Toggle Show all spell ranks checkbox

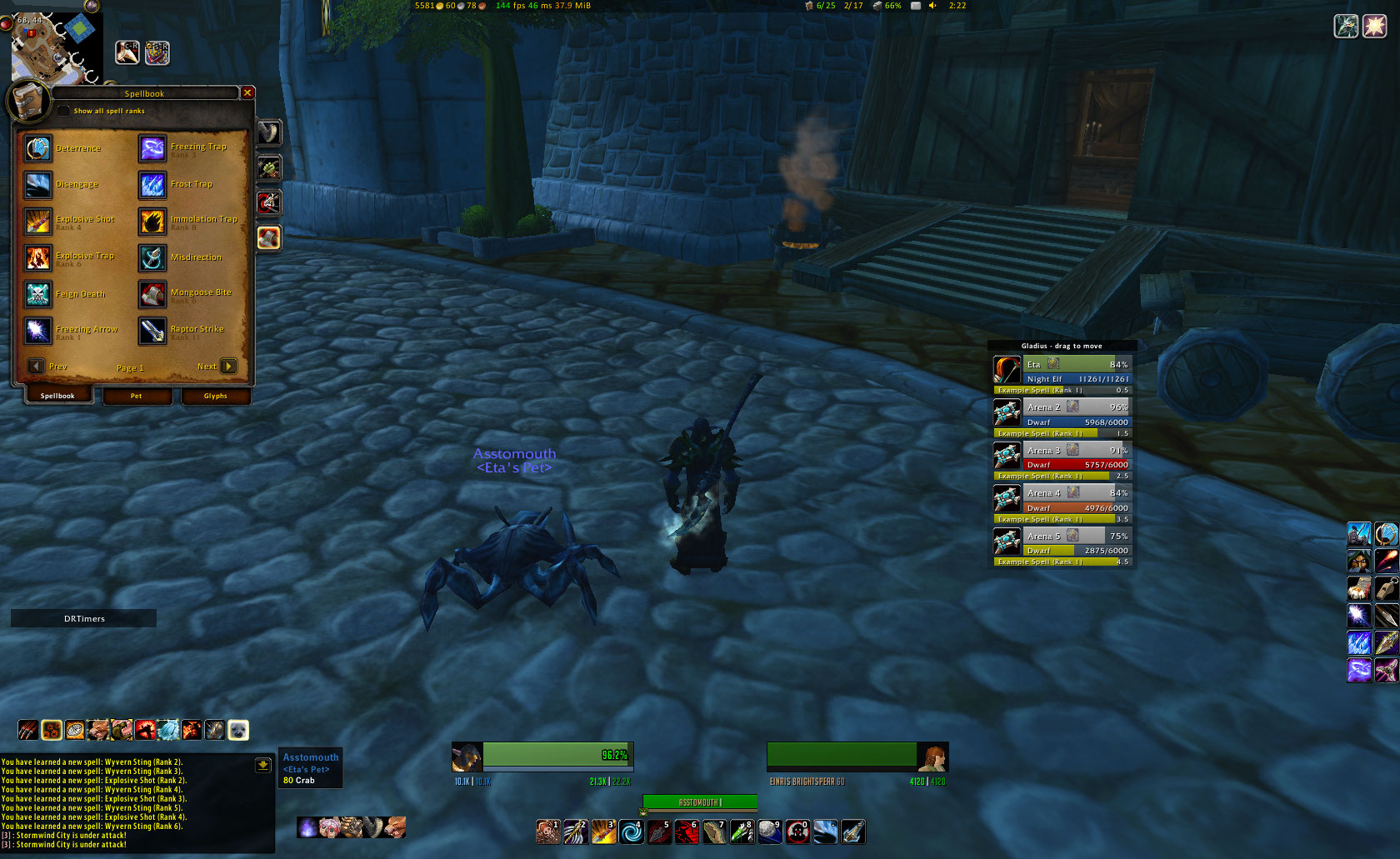click(x=64, y=111)
